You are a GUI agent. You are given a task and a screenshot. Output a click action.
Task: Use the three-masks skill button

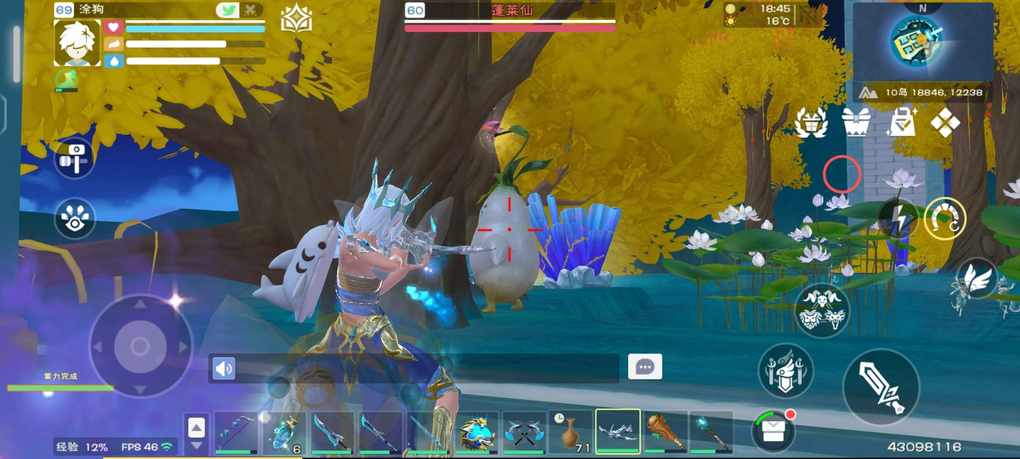pos(822,311)
